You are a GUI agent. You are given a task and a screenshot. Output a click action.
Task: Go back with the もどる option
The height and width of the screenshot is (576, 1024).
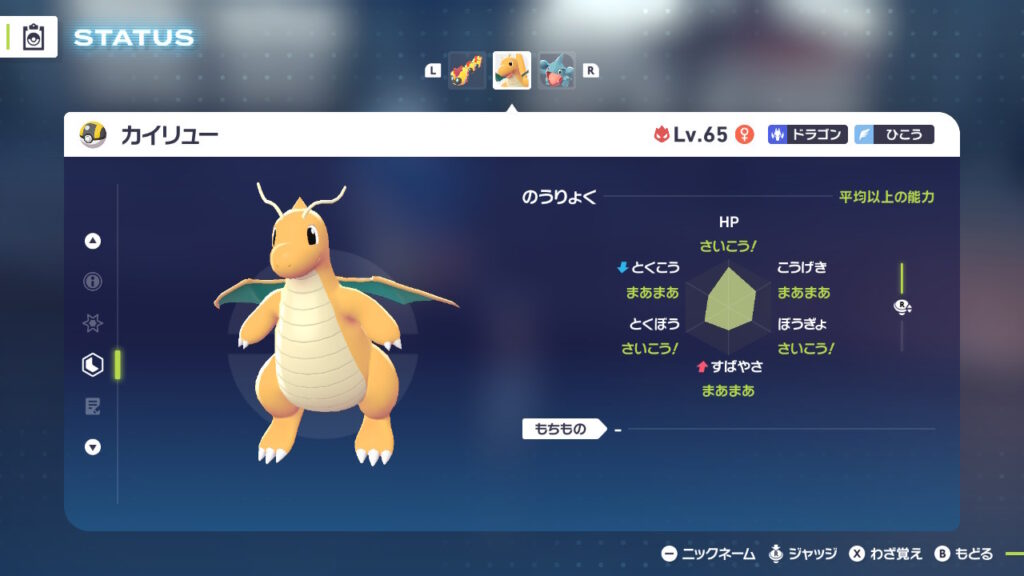[964, 554]
